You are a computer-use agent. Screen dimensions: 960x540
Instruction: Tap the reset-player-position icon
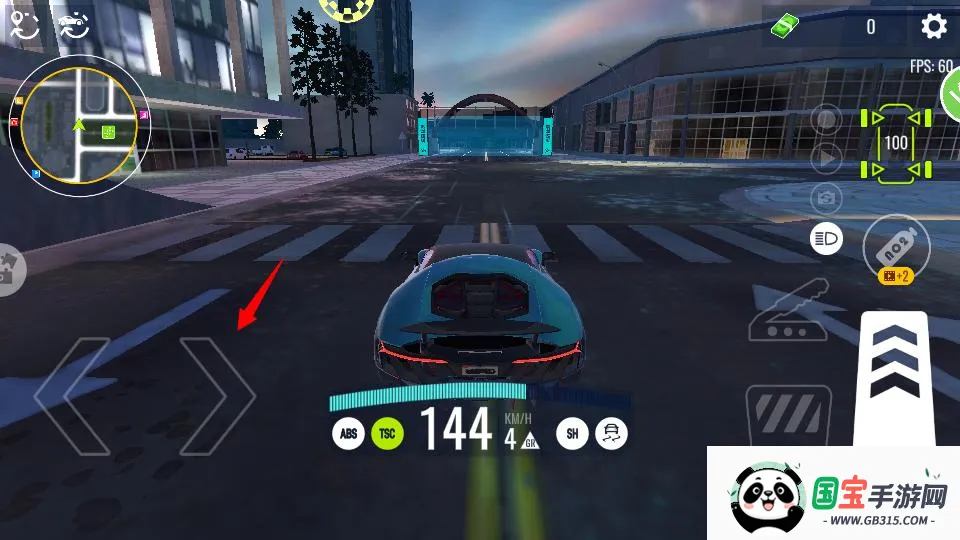coord(24,26)
